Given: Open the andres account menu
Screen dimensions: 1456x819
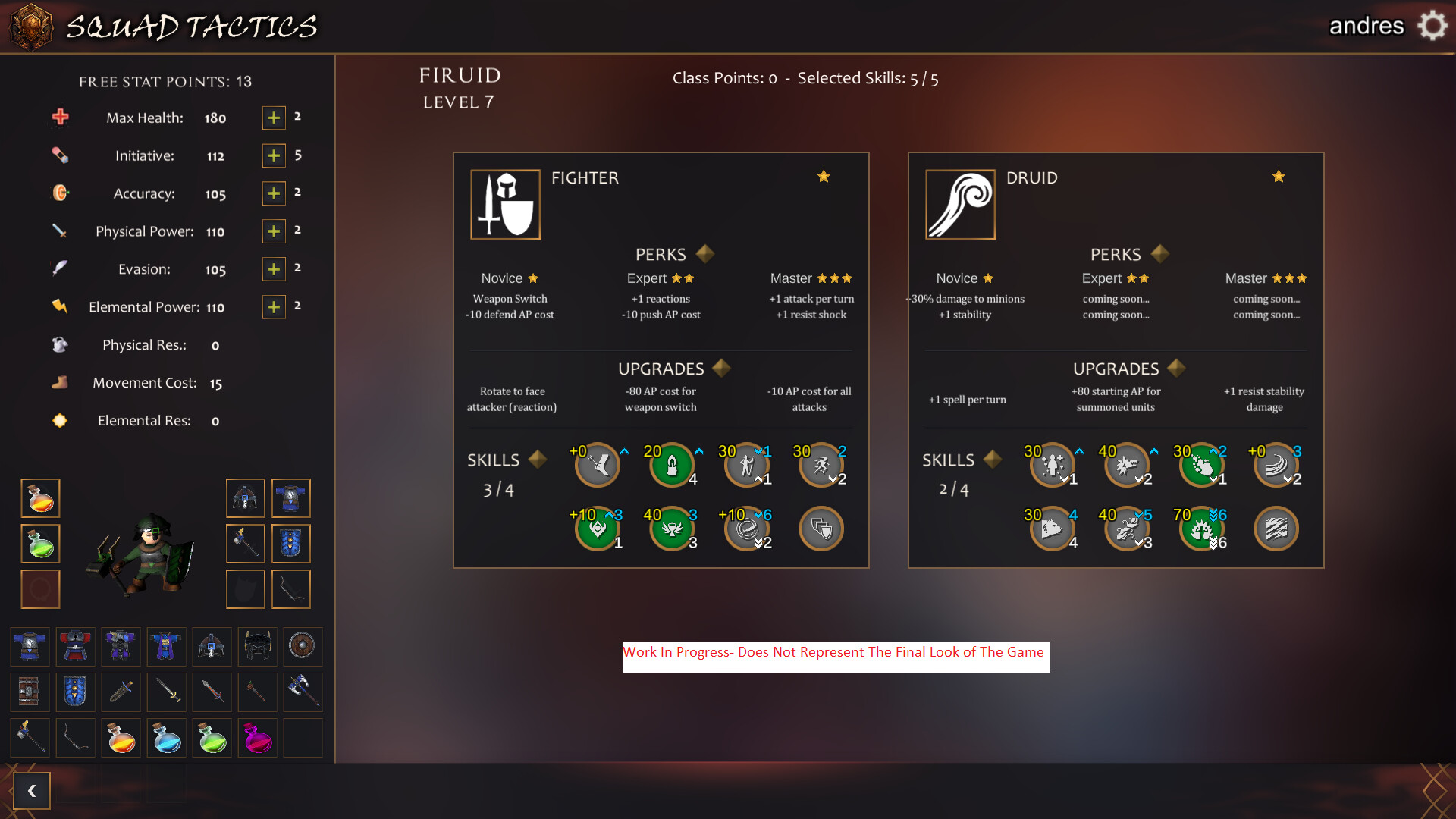Looking at the screenshot, I should [x=1367, y=25].
